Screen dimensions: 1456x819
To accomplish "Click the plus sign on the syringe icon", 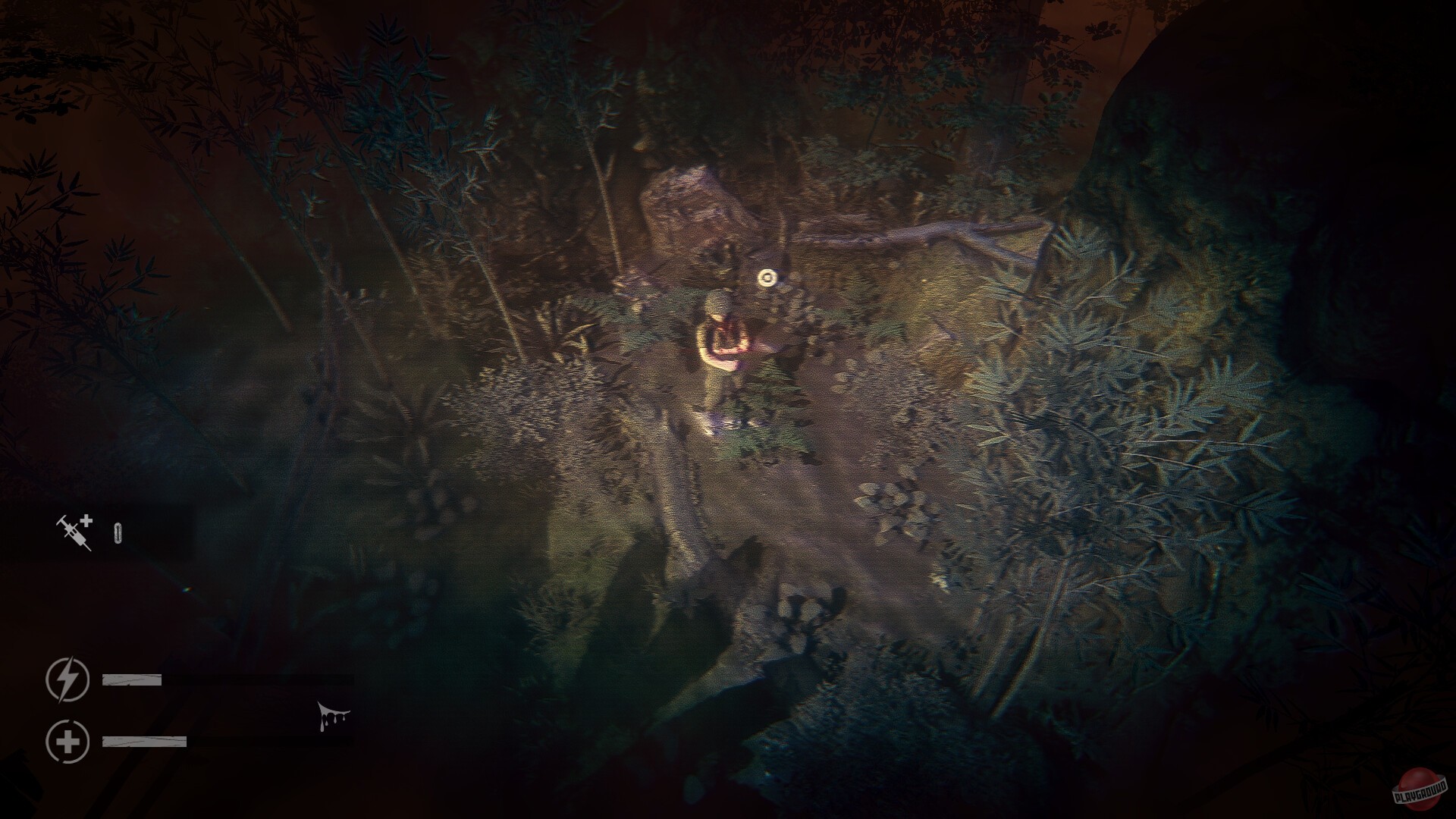I will click(88, 522).
